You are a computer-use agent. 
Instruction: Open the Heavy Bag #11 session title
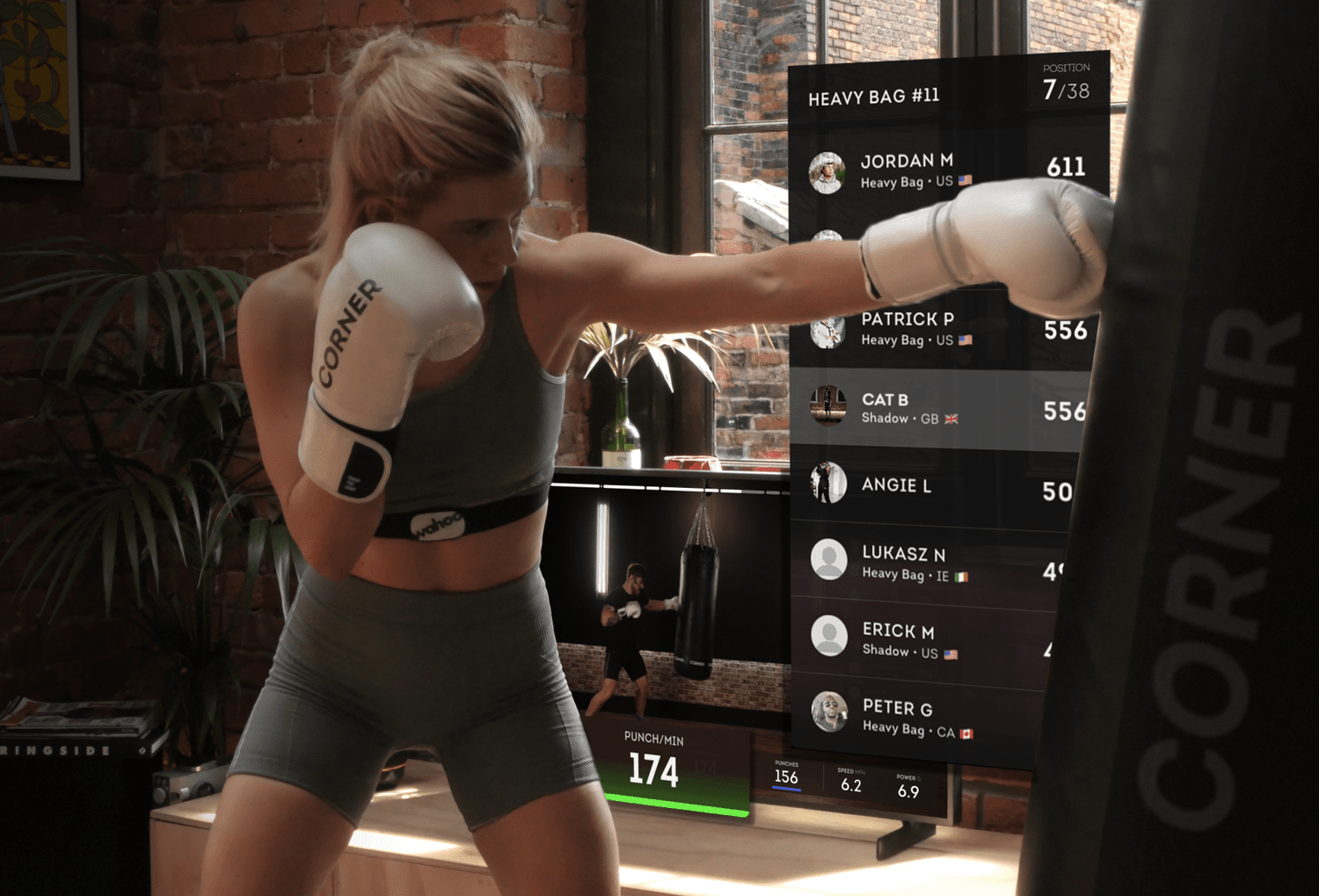click(x=874, y=95)
